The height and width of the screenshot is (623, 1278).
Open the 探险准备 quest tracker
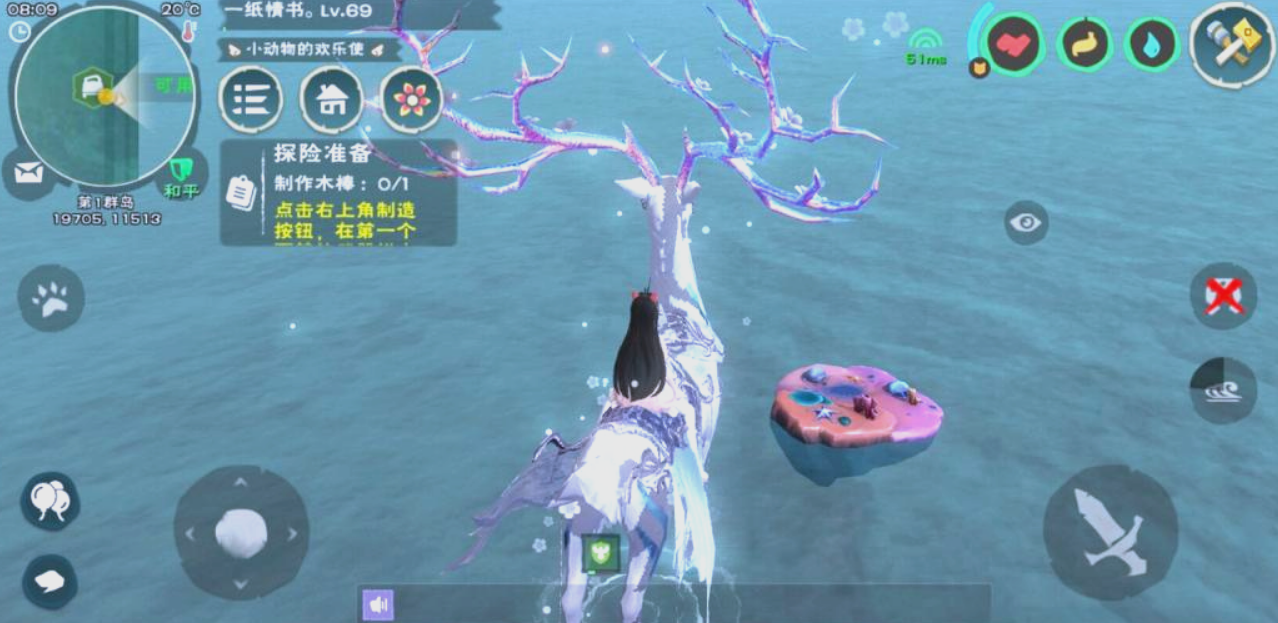pyautogui.click(x=338, y=193)
